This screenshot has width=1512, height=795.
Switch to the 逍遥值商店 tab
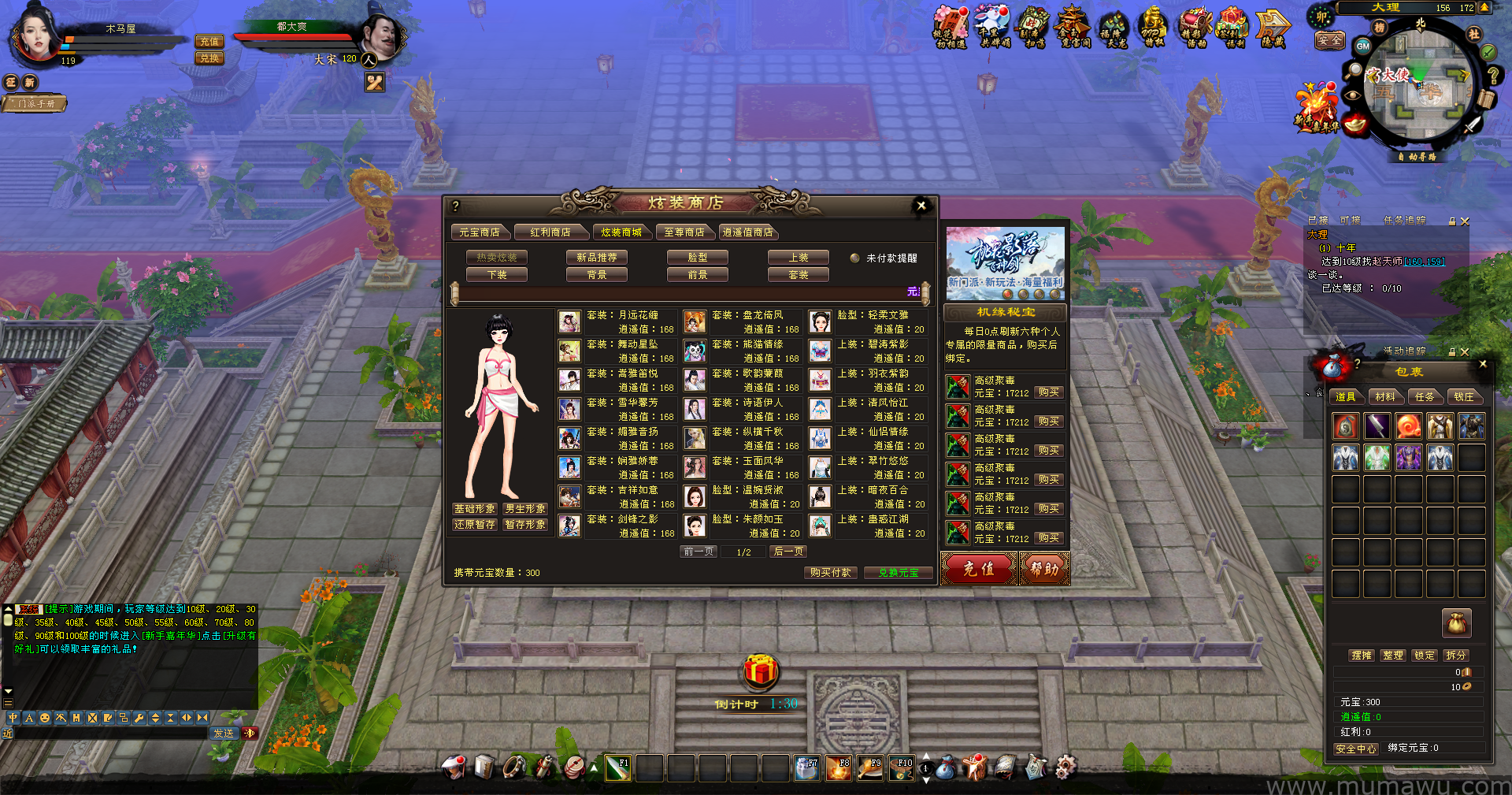[x=748, y=232]
